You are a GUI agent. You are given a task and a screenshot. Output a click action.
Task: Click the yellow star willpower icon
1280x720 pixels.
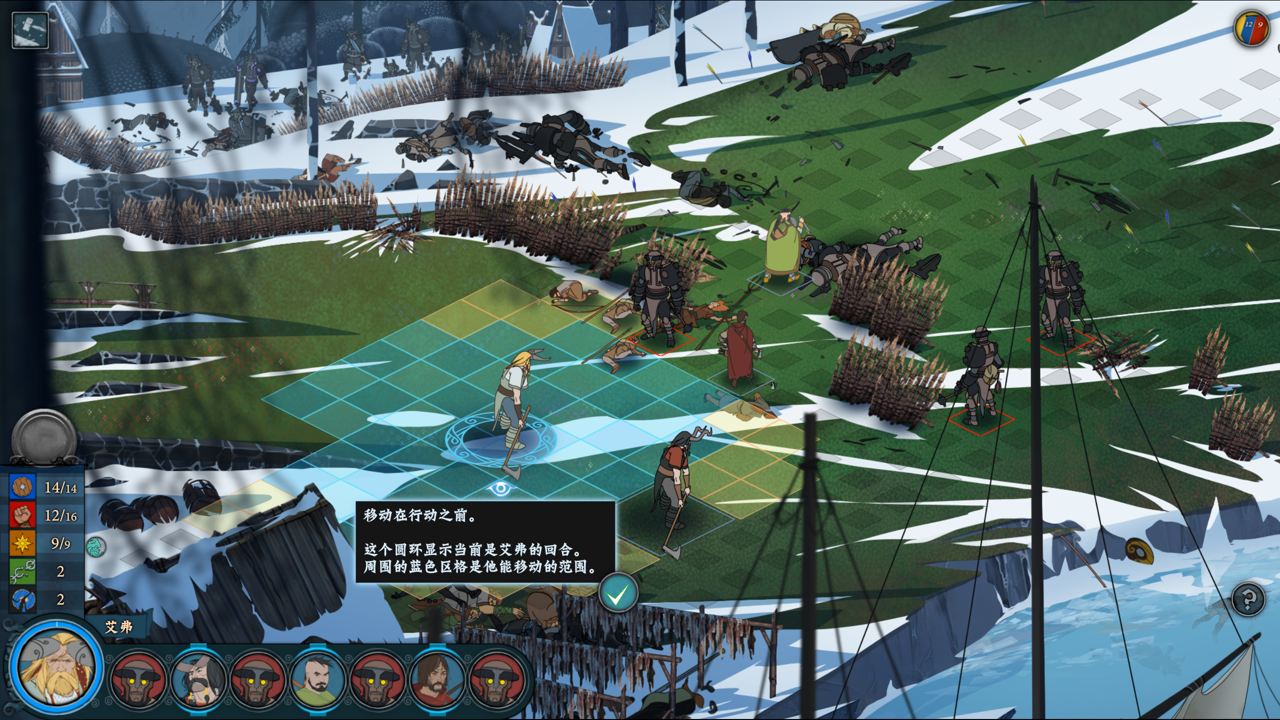(22, 544)
